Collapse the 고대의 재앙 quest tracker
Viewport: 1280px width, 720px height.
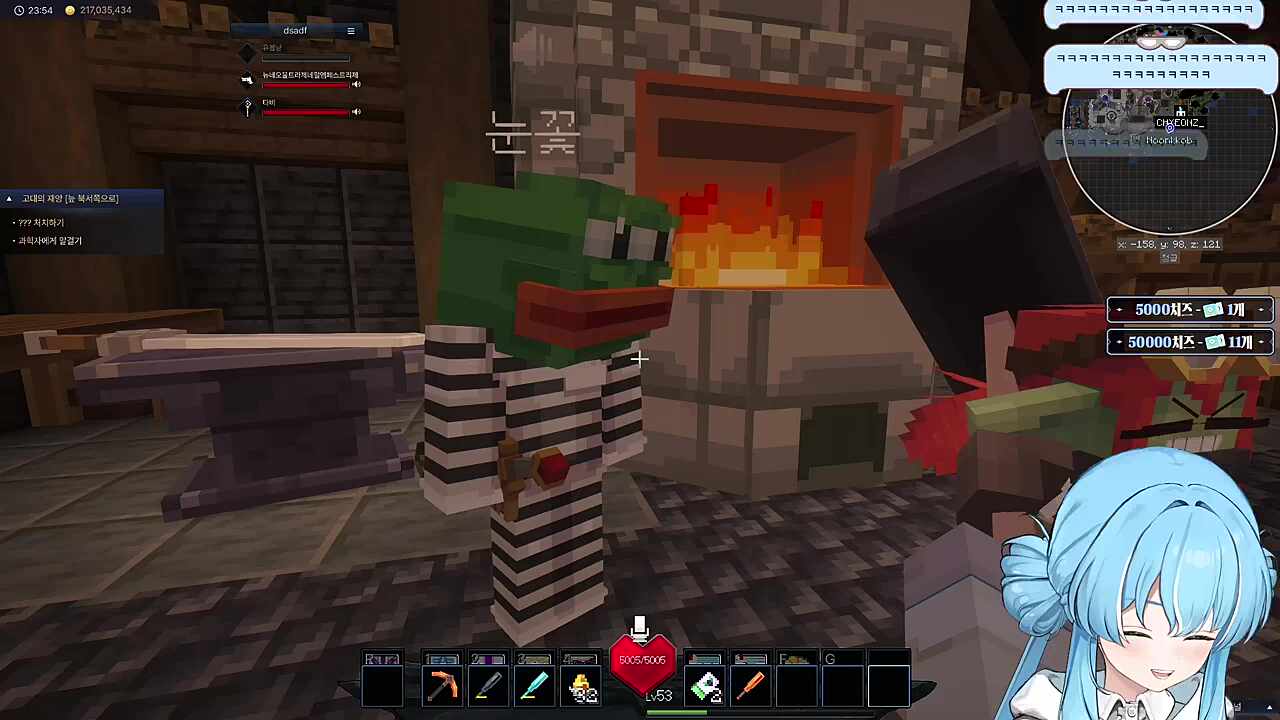point(9,199)
